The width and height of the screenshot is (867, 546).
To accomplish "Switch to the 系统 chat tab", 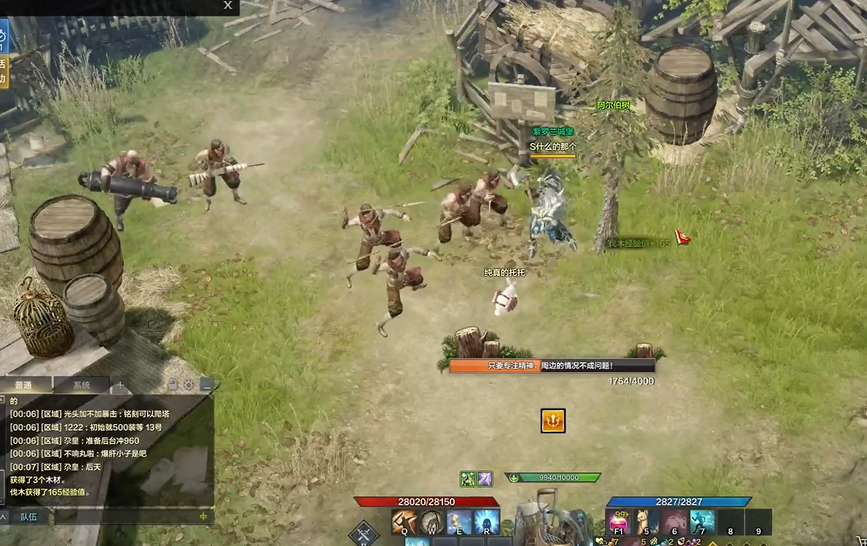I will point(81,385).
